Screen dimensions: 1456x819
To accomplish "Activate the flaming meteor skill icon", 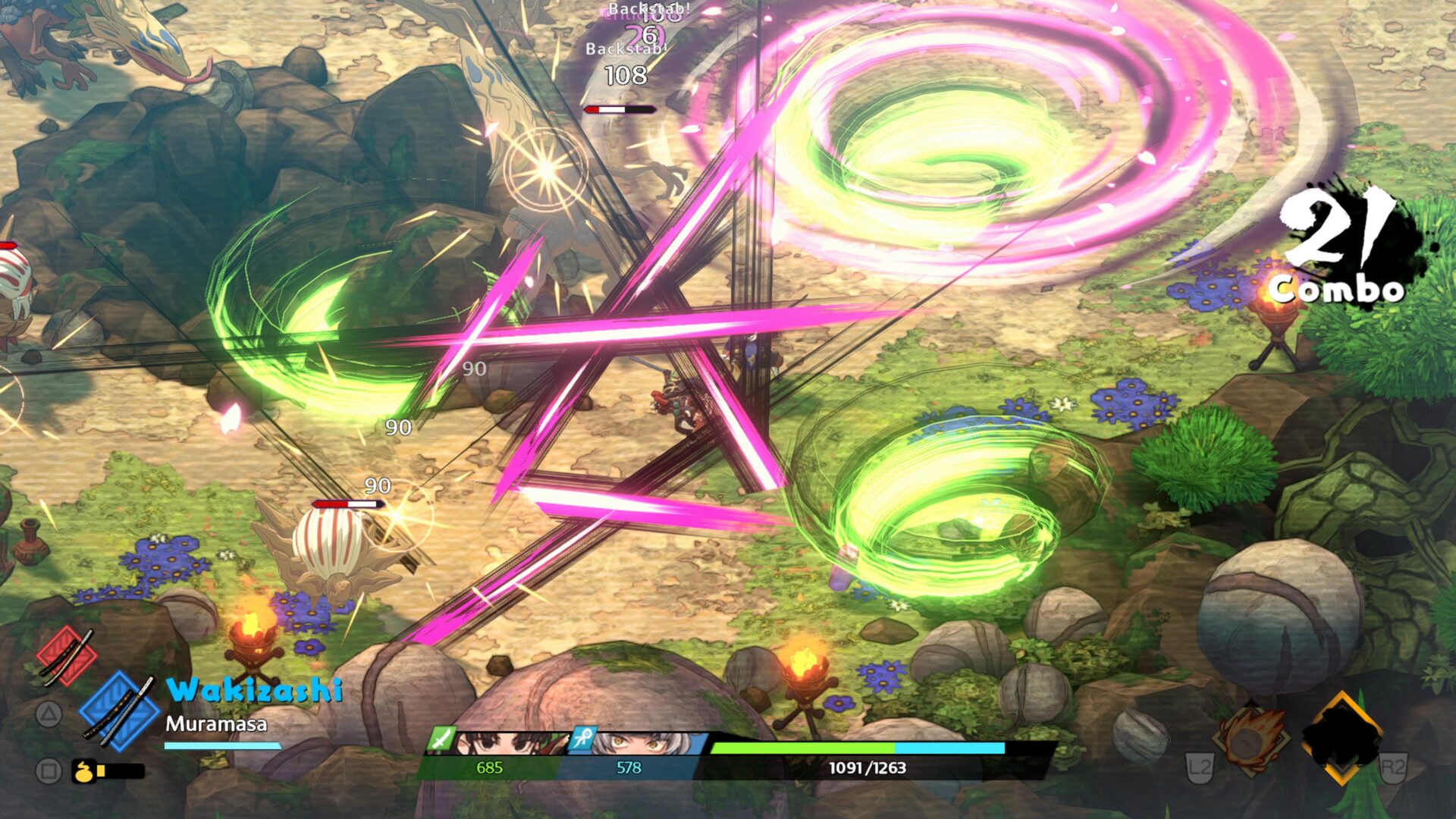I will [1249, 741].
